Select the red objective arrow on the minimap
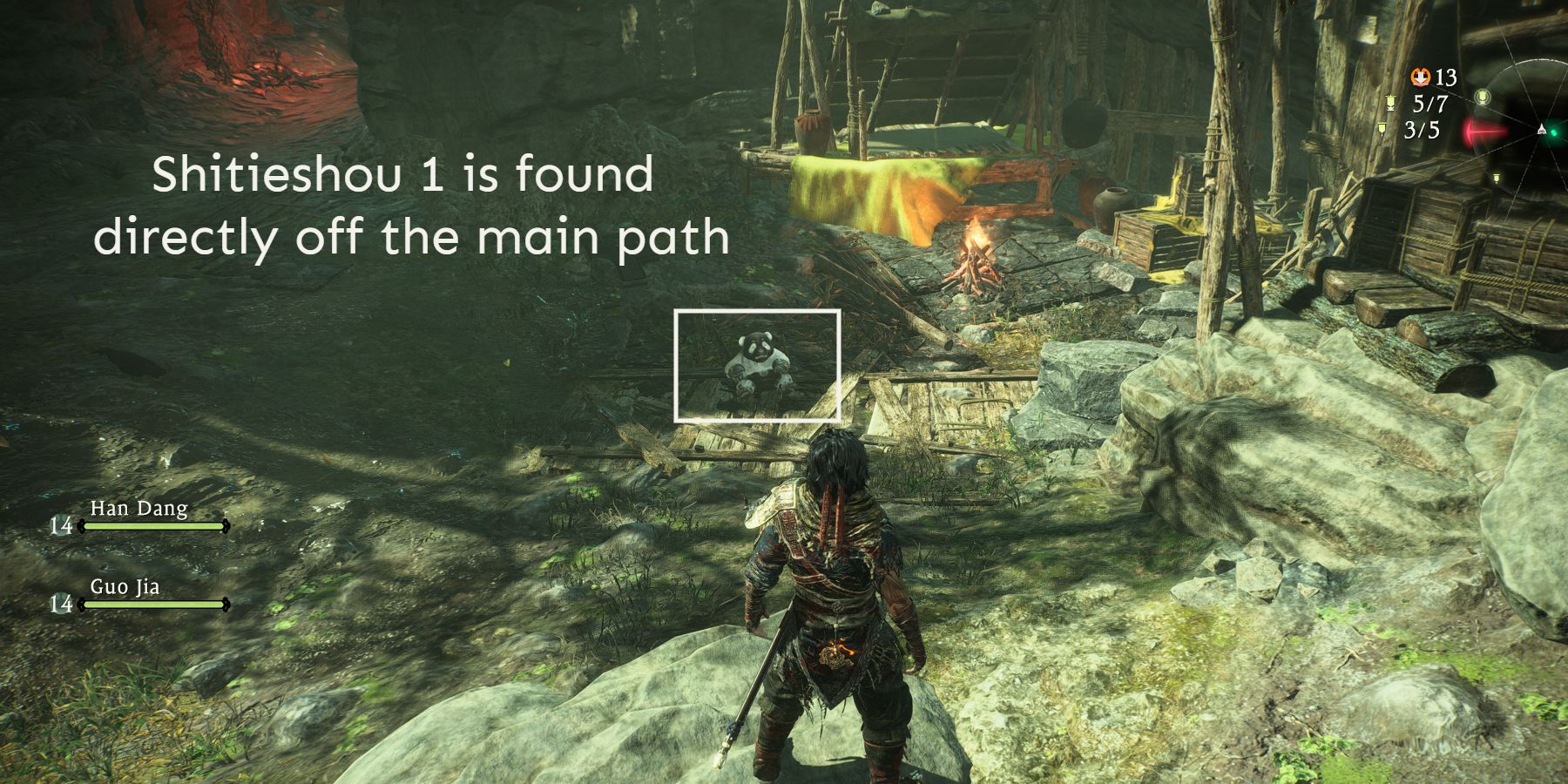1568x784 pixels. (x=1486, y=131)
